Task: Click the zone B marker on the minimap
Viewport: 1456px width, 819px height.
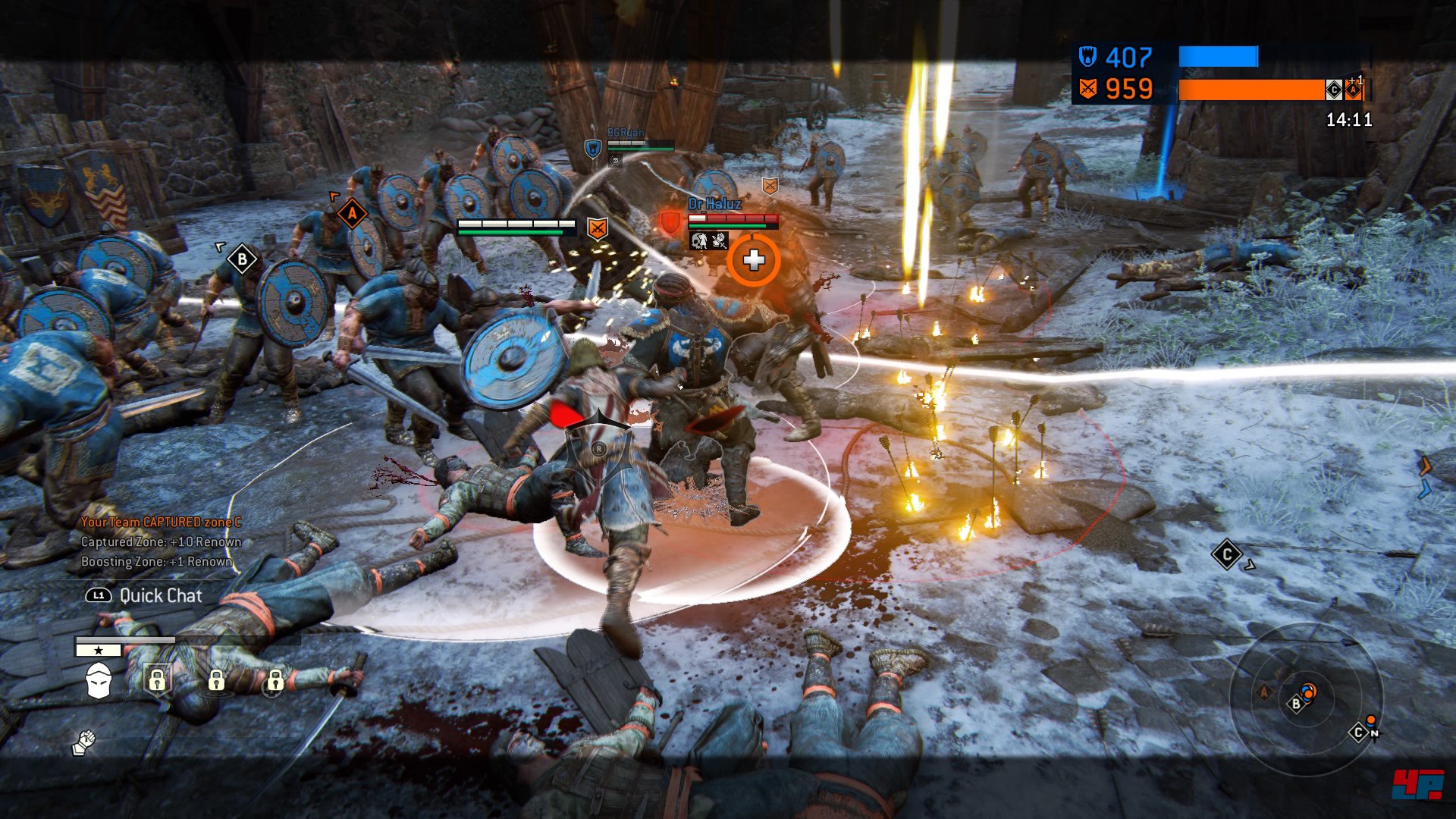Action: pos(1295,704)
